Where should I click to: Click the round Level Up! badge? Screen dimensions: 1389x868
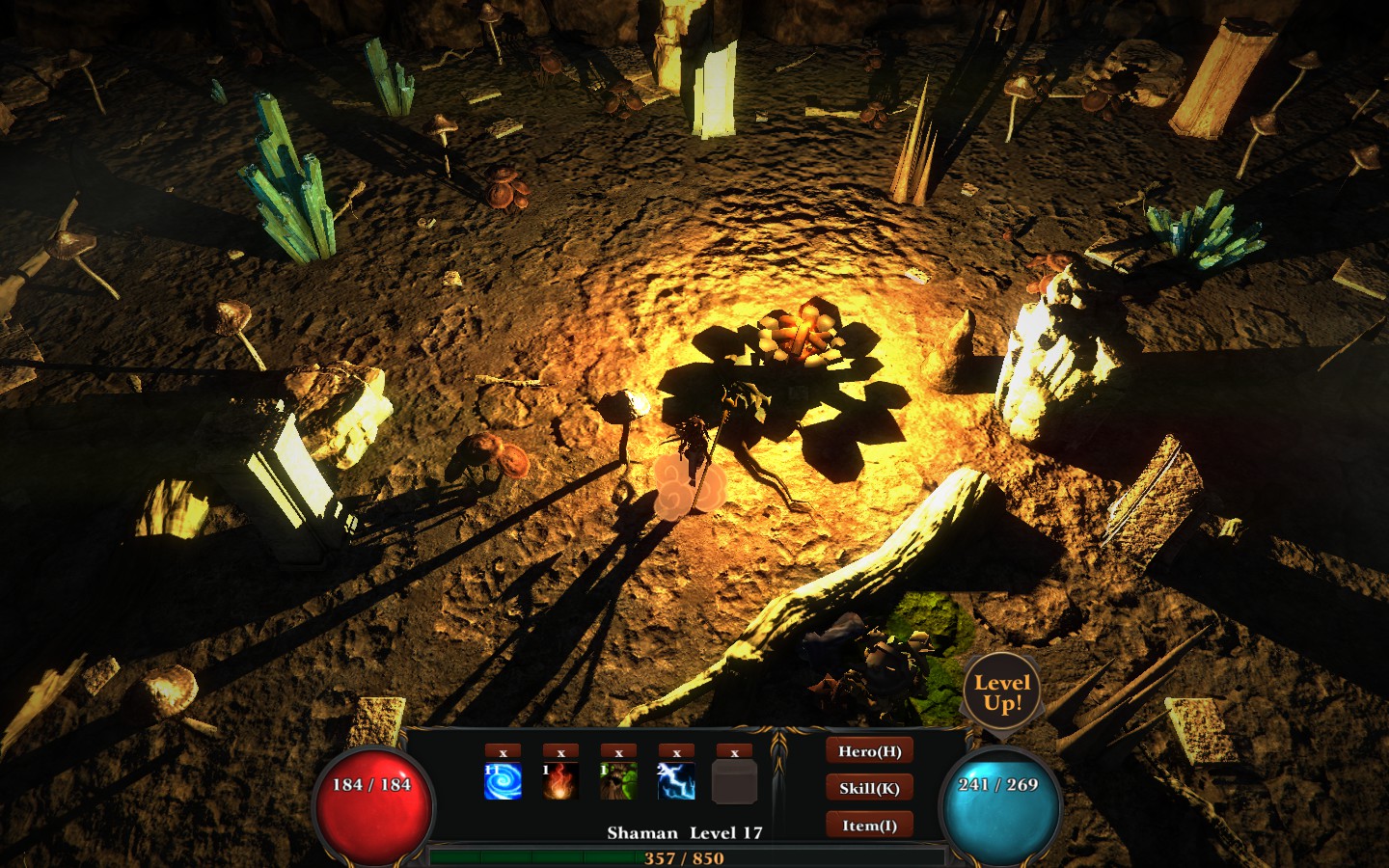[x=1002, y=692]
